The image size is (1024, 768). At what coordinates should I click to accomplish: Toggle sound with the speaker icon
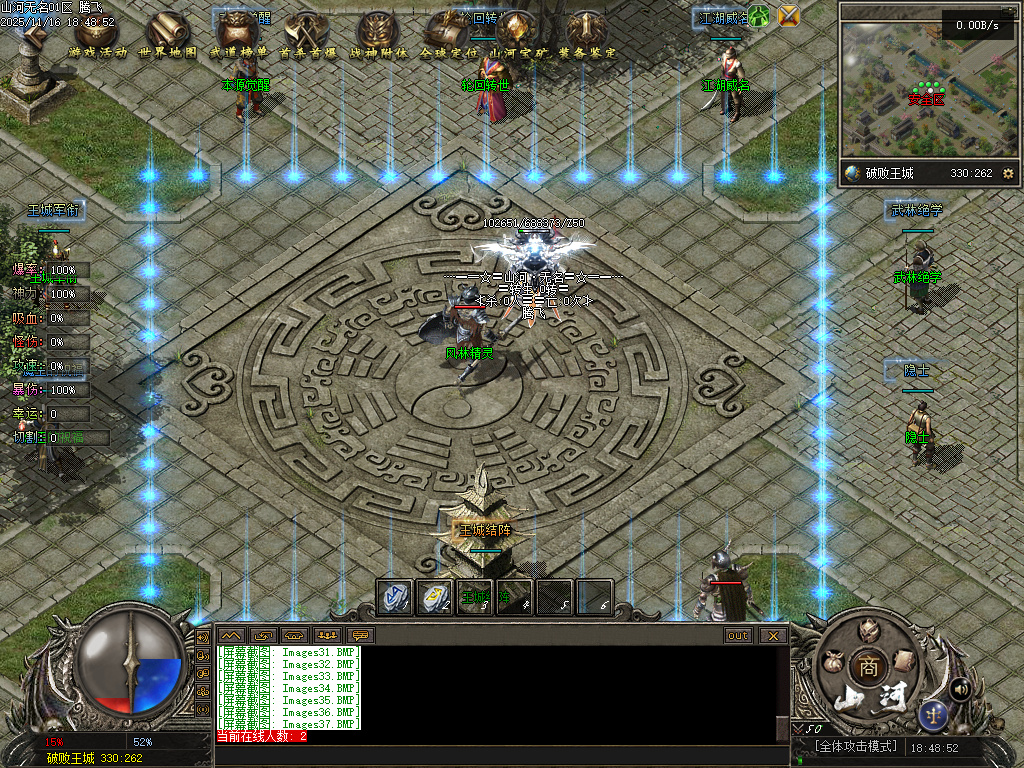(961, 689)
